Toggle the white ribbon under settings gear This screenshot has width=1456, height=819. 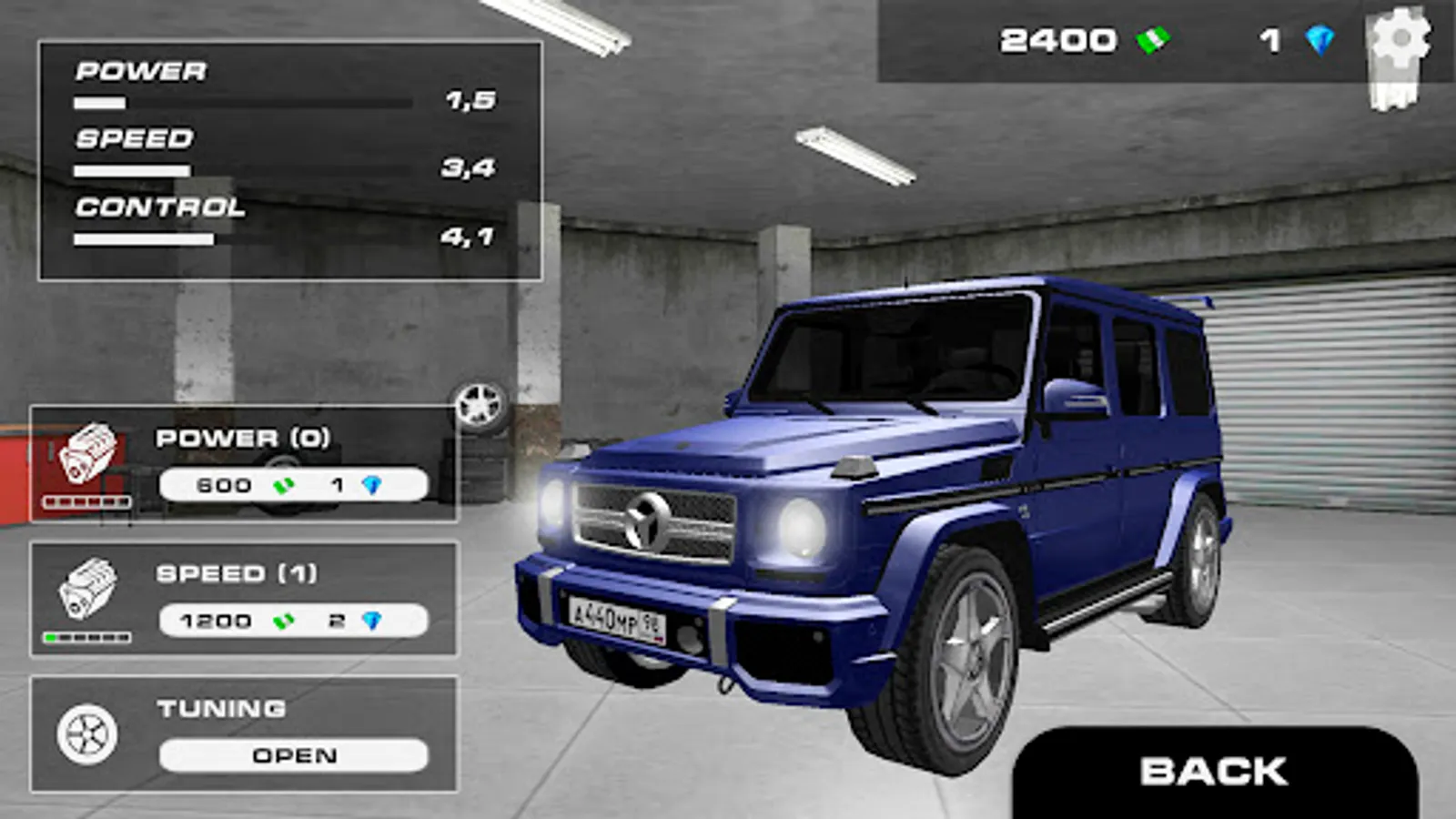point(1390,86)
